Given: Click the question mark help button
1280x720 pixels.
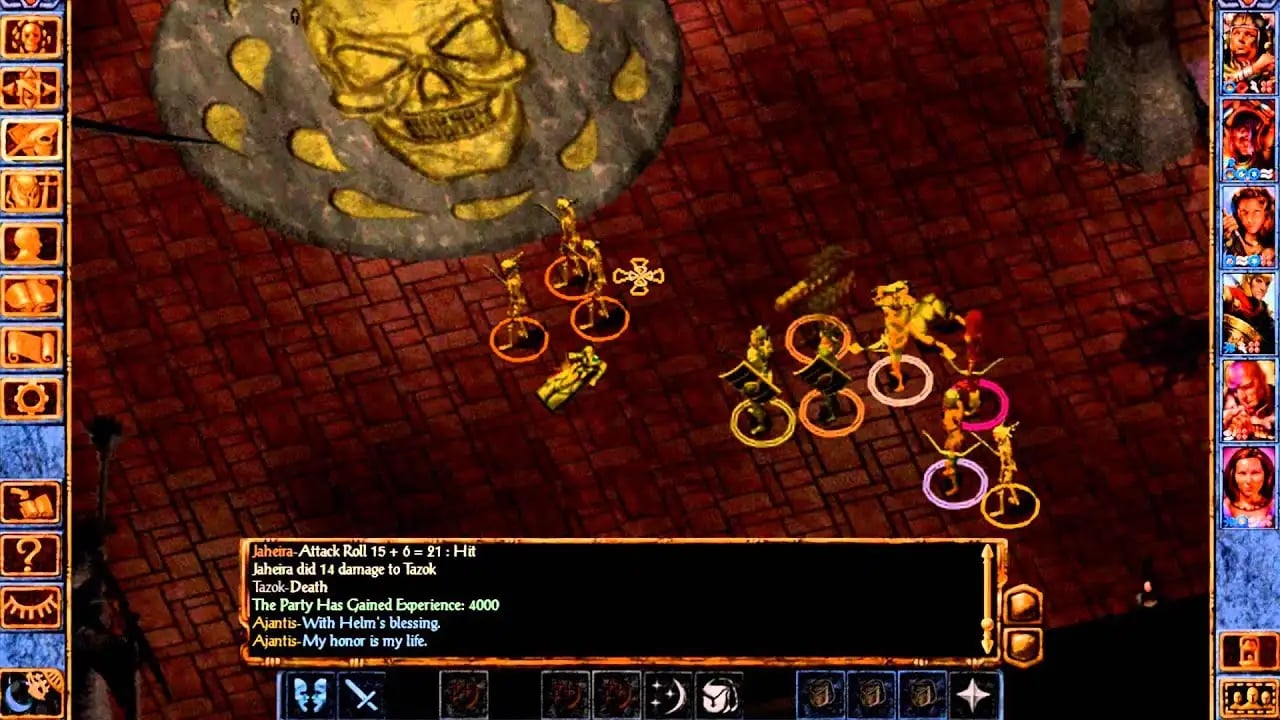Looking at the screenshot, I should pyautogui.click(x=32, y=554).
